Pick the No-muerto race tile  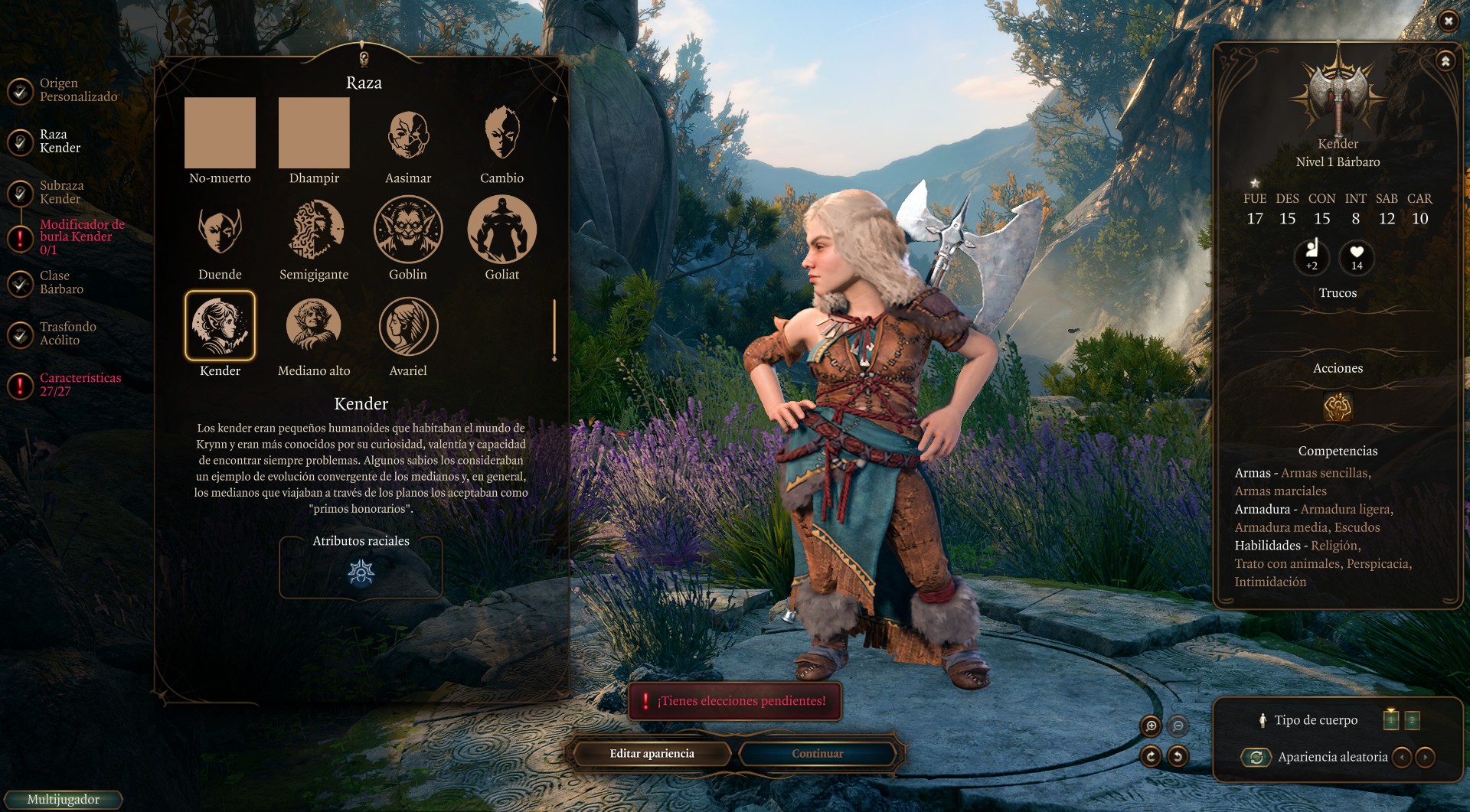click(x=220, y=133)
